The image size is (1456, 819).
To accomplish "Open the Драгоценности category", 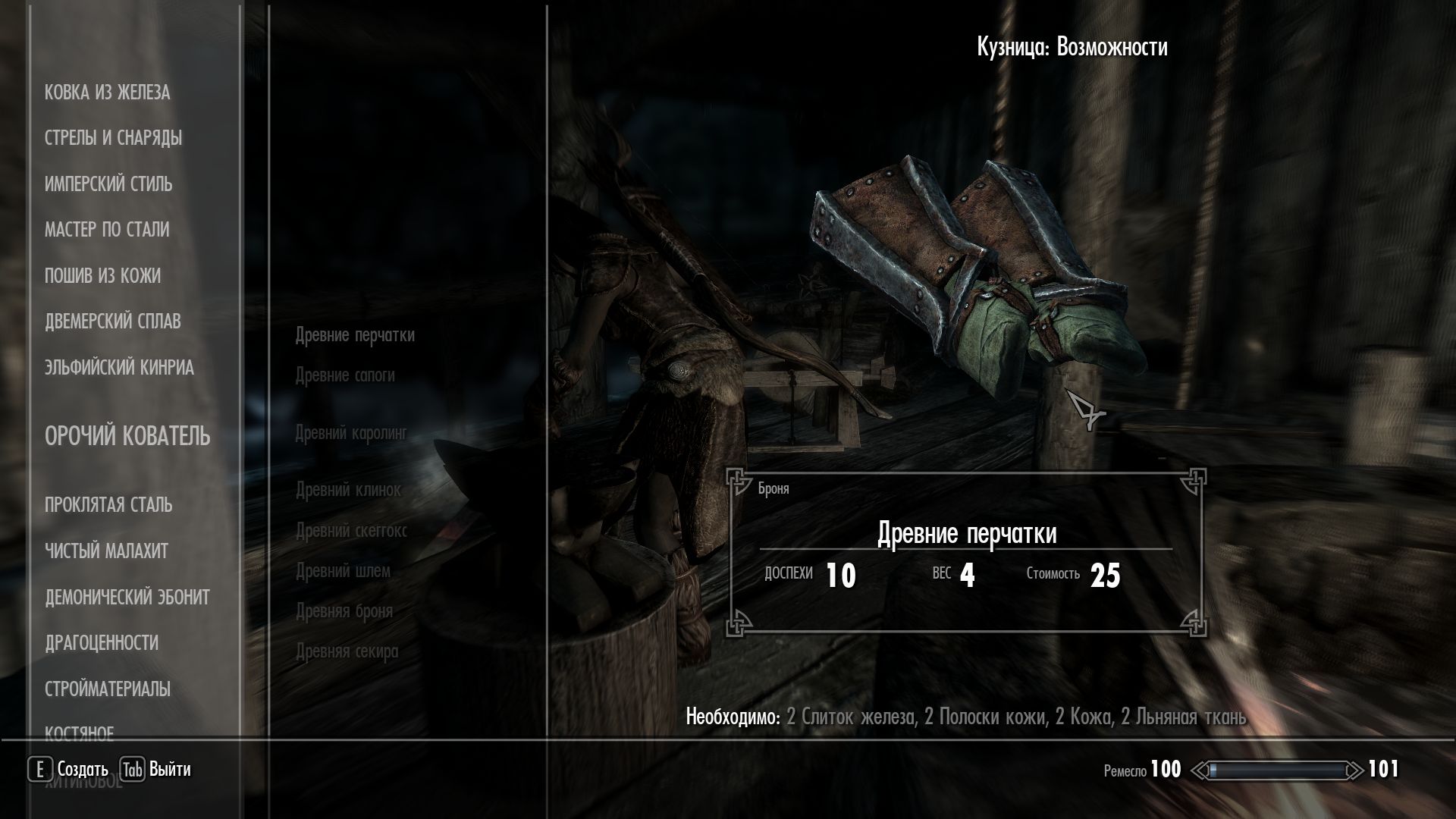I will click(102, 643).
